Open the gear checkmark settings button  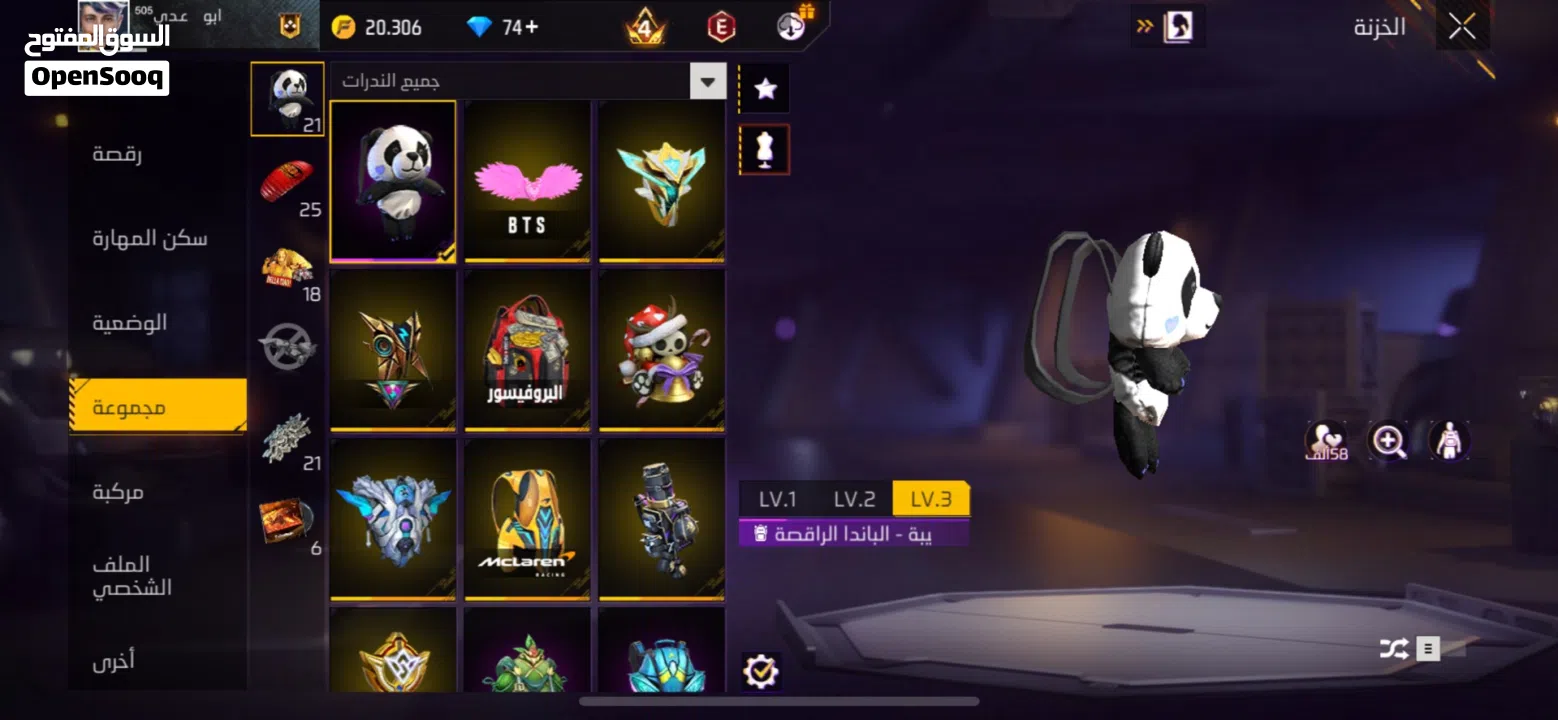point(761,671)
